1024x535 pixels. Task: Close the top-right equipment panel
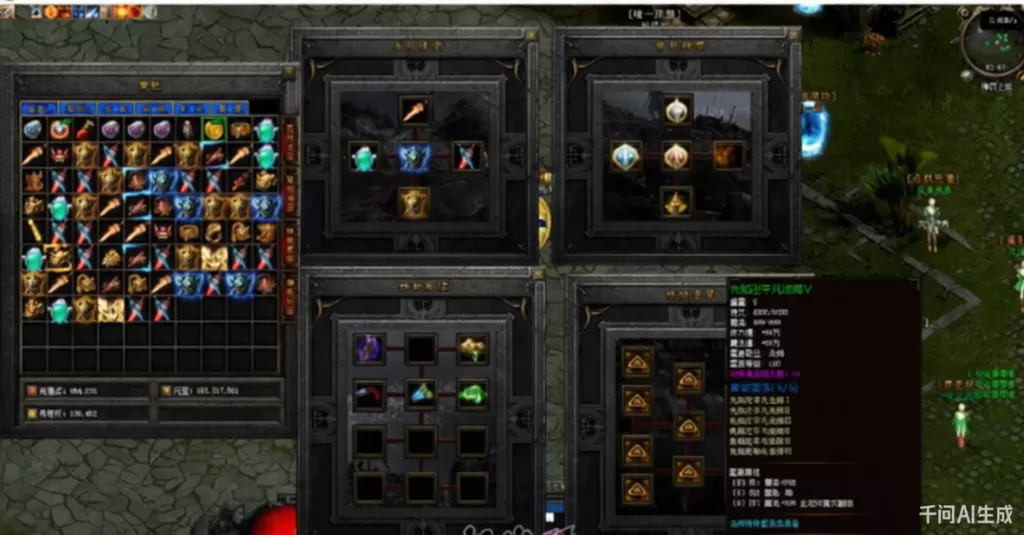tap(796, 37)
